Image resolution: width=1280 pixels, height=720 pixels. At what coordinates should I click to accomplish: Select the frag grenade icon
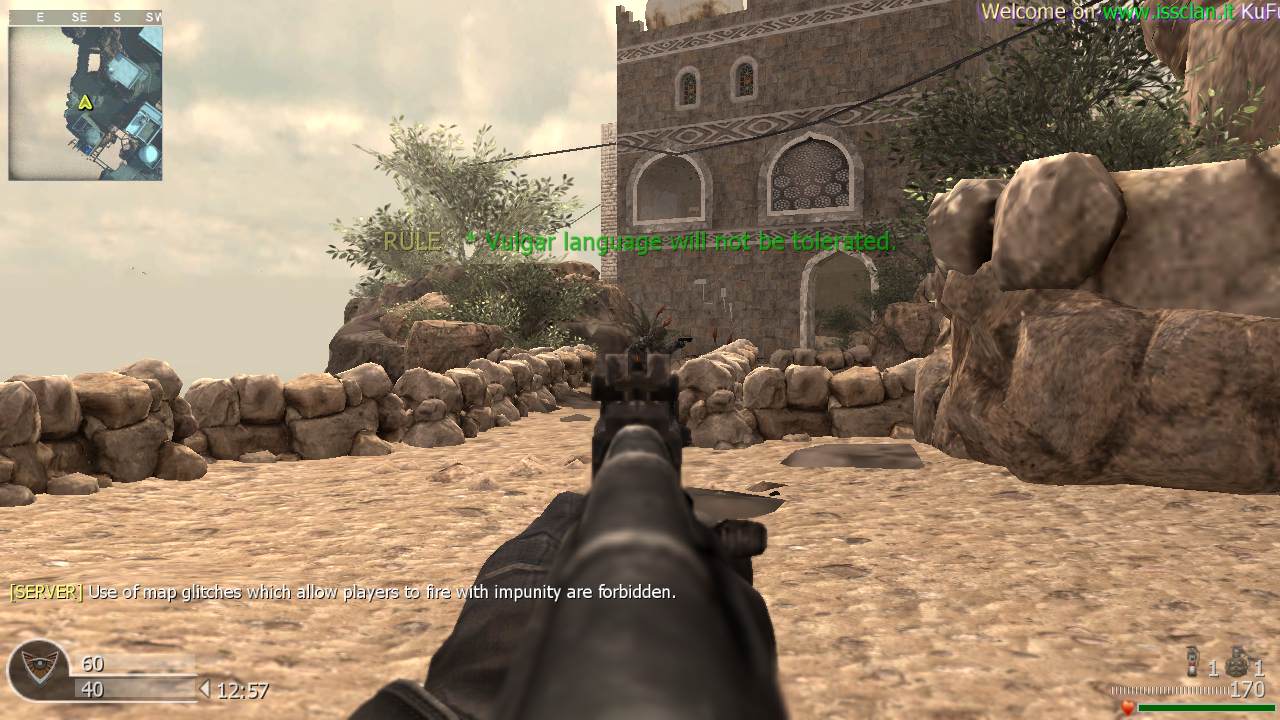coord(1238,662)
